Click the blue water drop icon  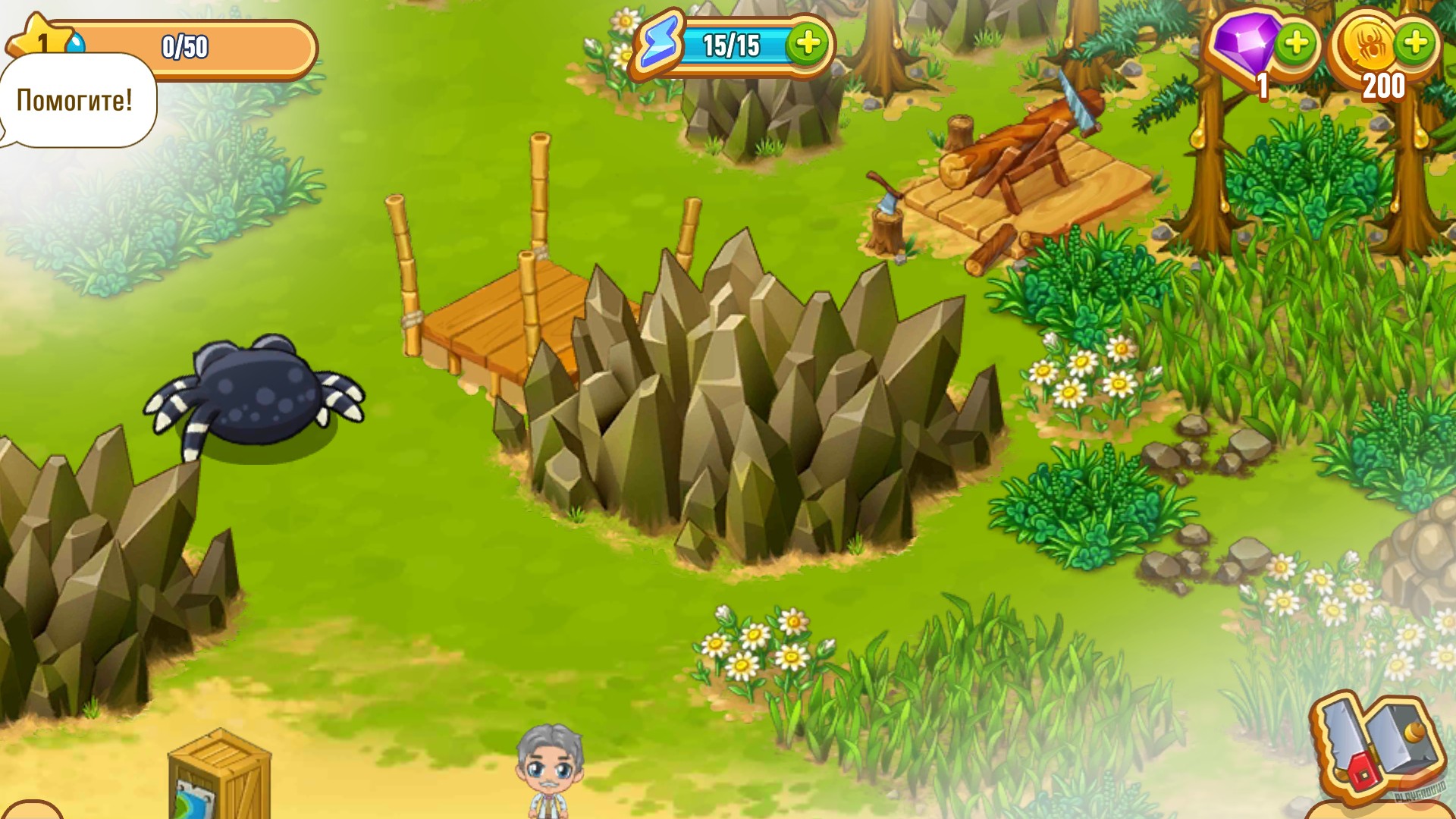coord(75,40)
